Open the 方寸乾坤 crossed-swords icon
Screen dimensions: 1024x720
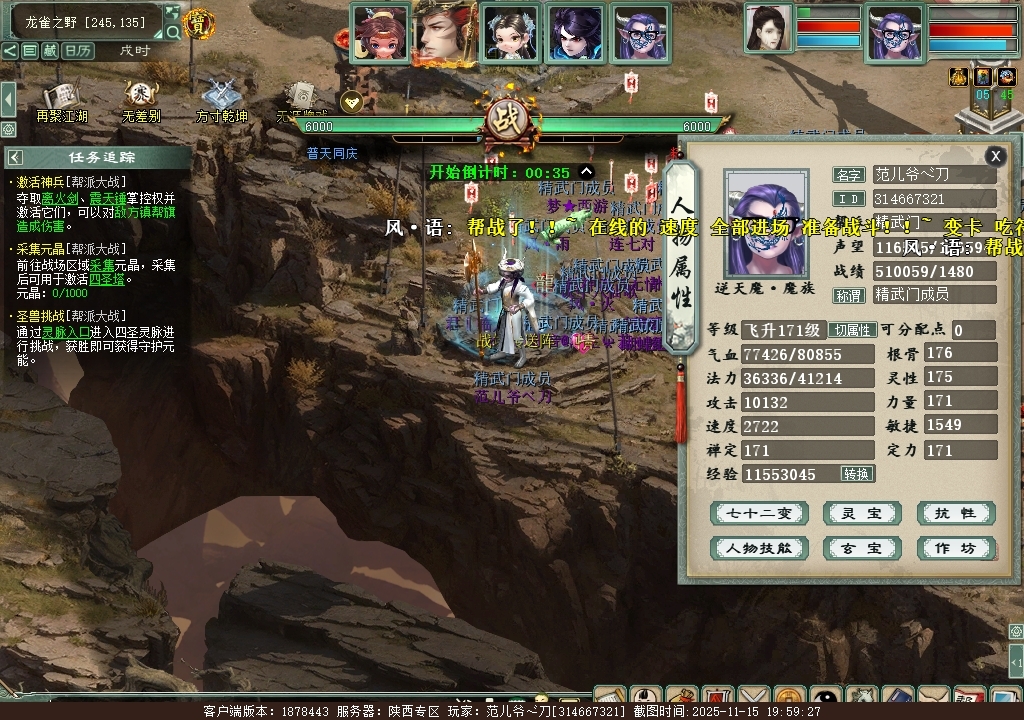click(x=221, y=100)
